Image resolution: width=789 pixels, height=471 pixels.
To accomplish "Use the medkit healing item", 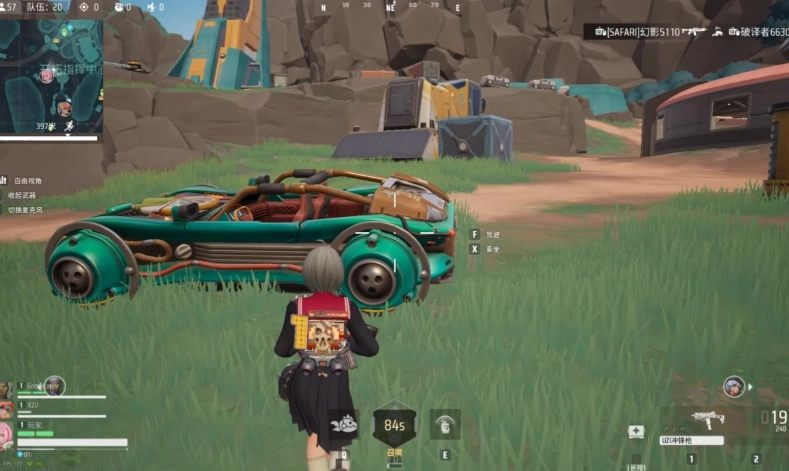I will tap(636, 432).
